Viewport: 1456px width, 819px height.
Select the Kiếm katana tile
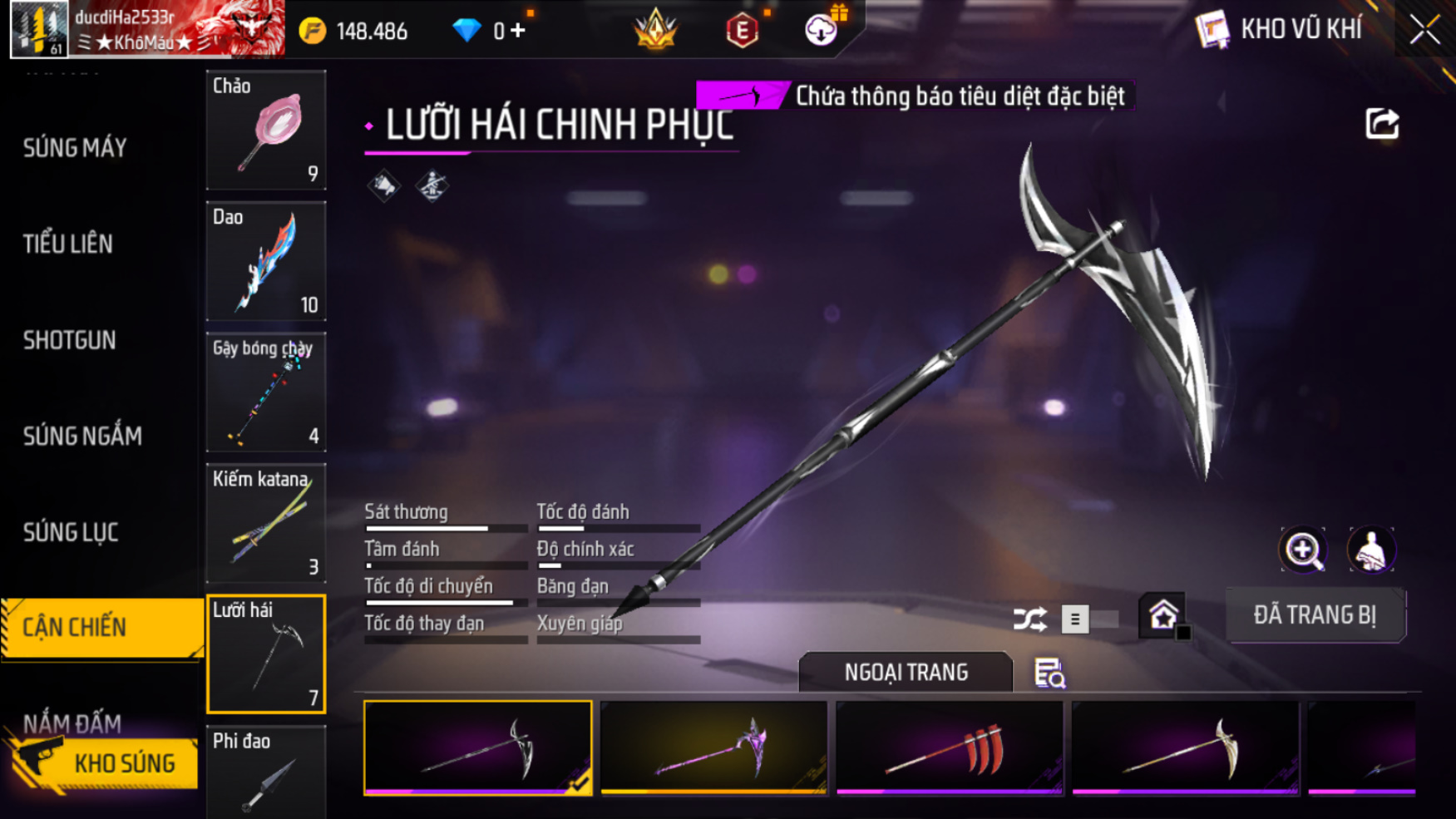[266, 522]
